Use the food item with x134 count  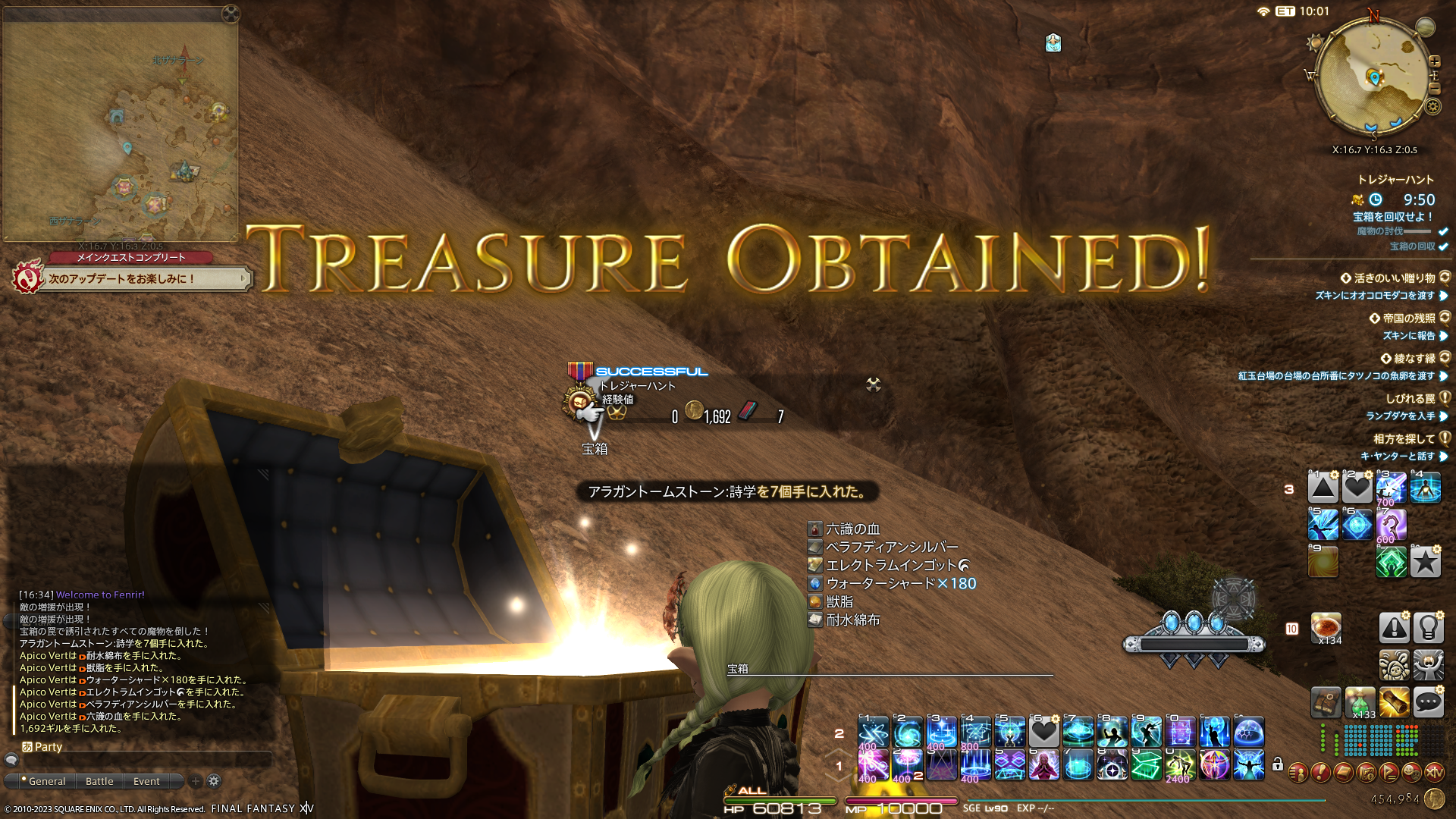[1326, 628]
